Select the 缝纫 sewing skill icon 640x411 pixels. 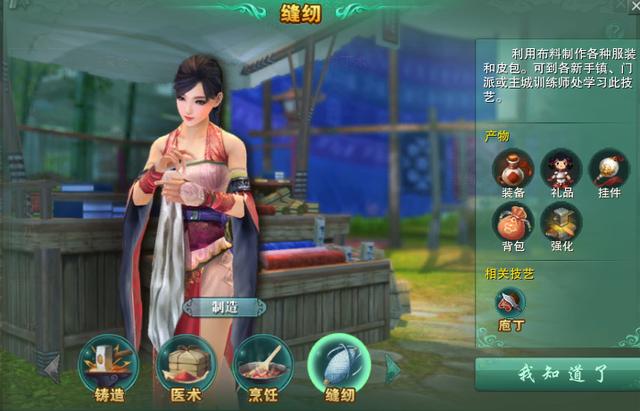339,364
